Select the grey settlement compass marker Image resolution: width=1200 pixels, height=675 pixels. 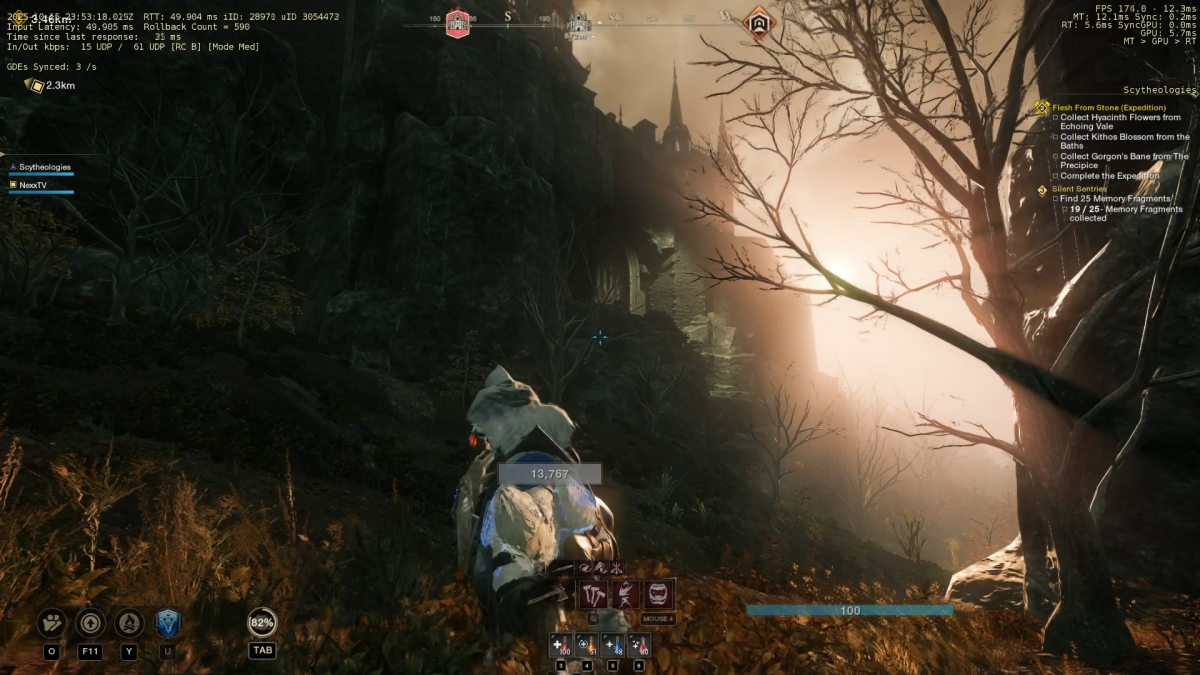coord(578,23)
